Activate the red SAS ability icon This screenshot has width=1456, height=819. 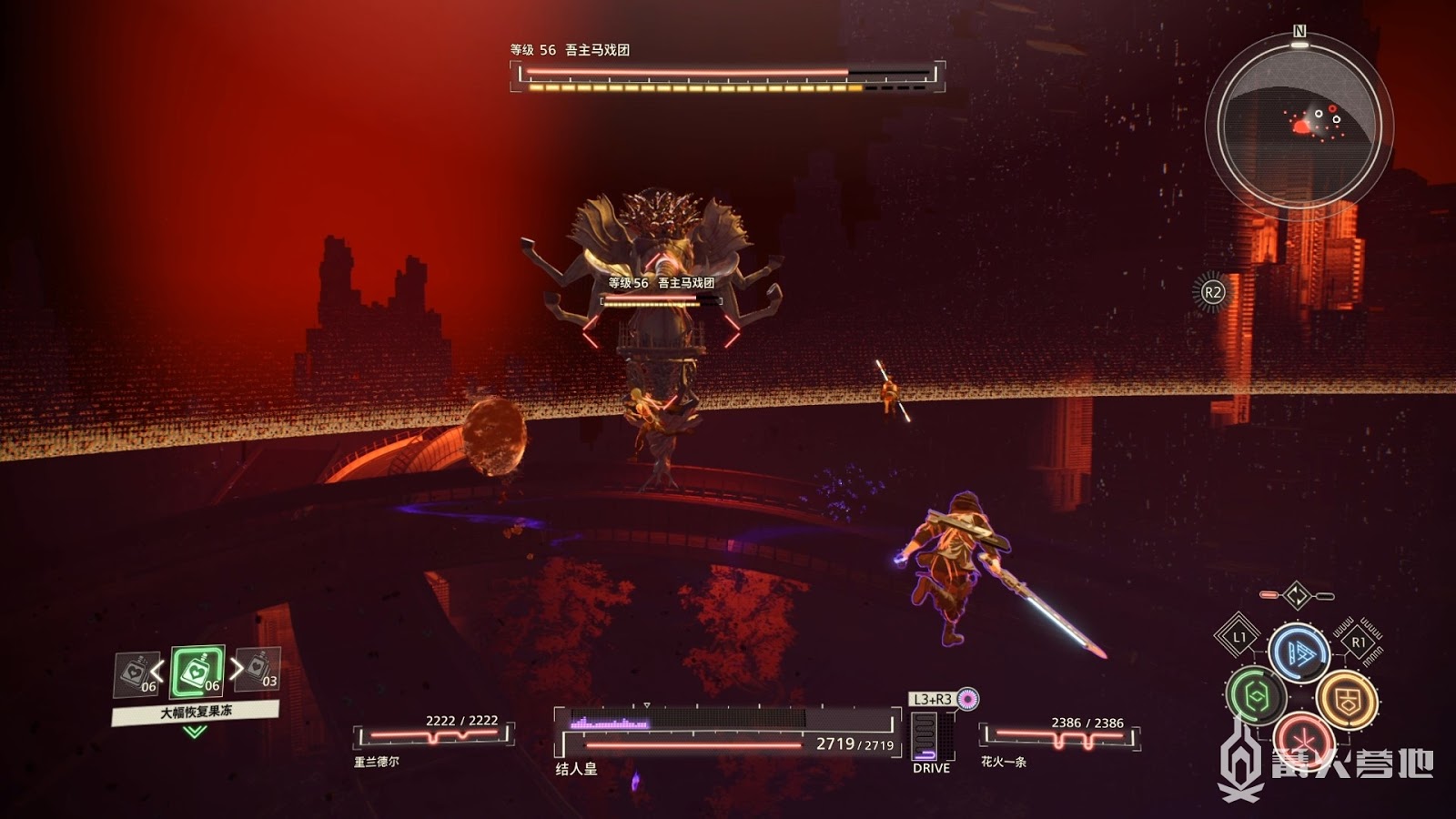1302,737
